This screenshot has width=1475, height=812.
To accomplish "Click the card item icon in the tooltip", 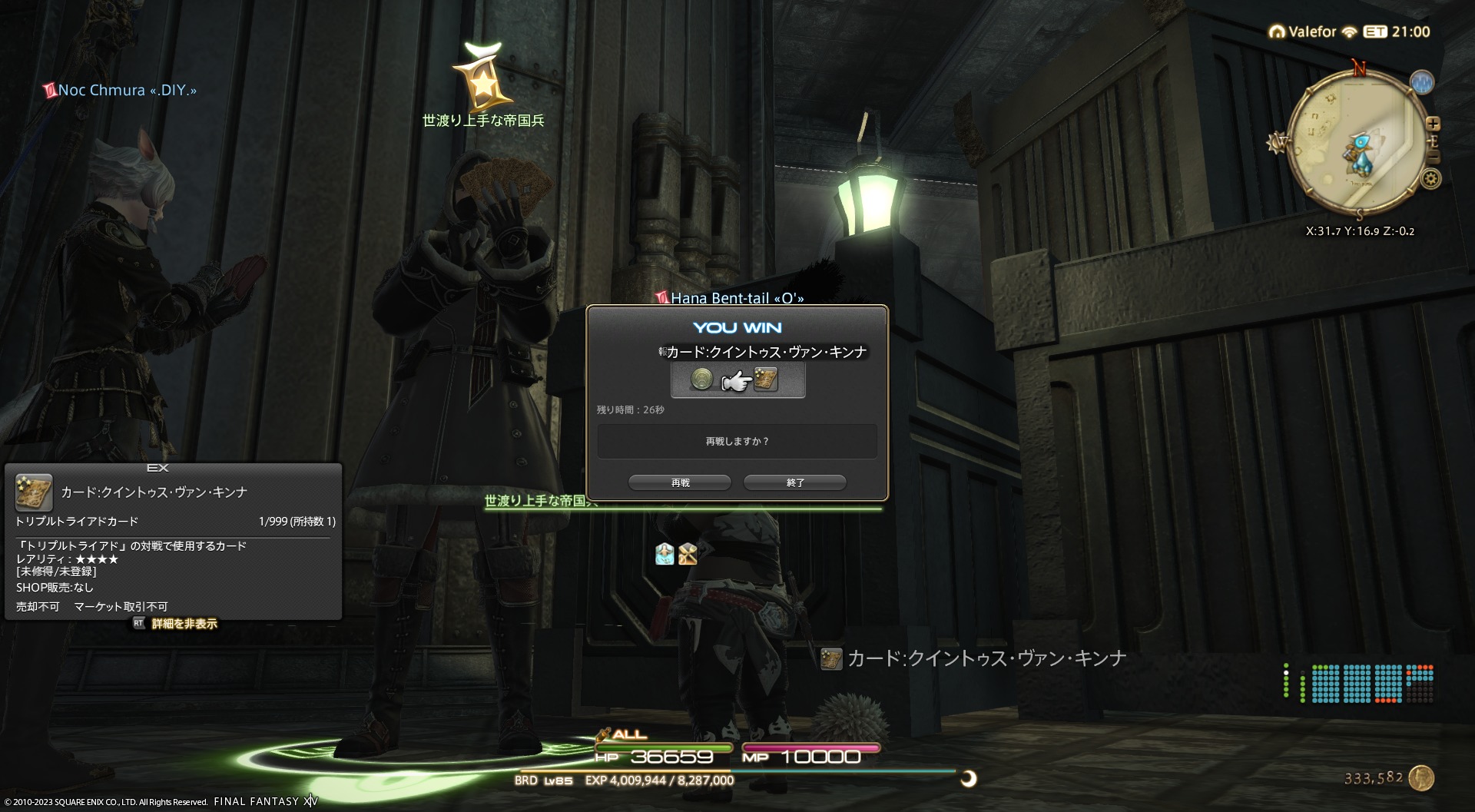I will point(34,492).
